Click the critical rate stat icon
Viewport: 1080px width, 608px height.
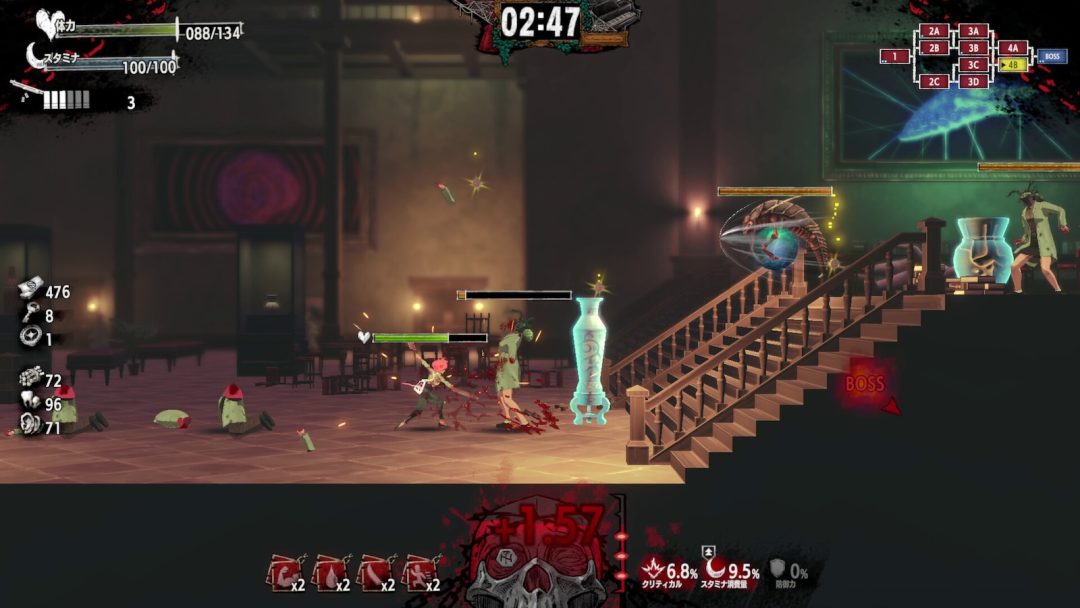coord(653,571)
